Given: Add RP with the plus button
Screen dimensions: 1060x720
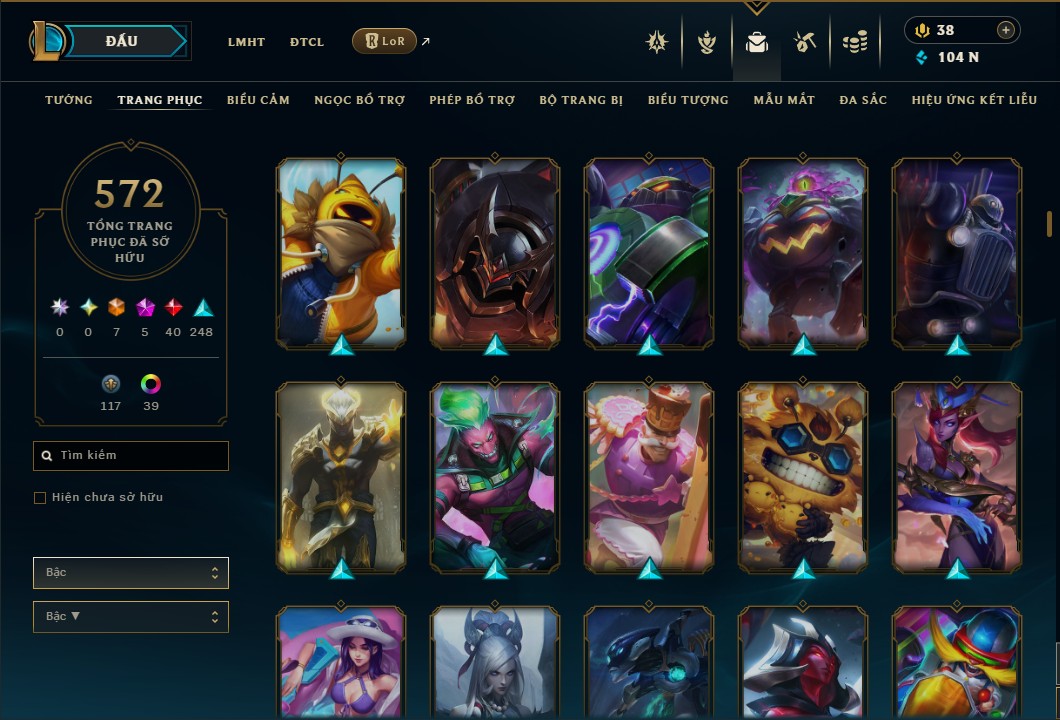Looking at the screenshot, I should [1005, 30].
